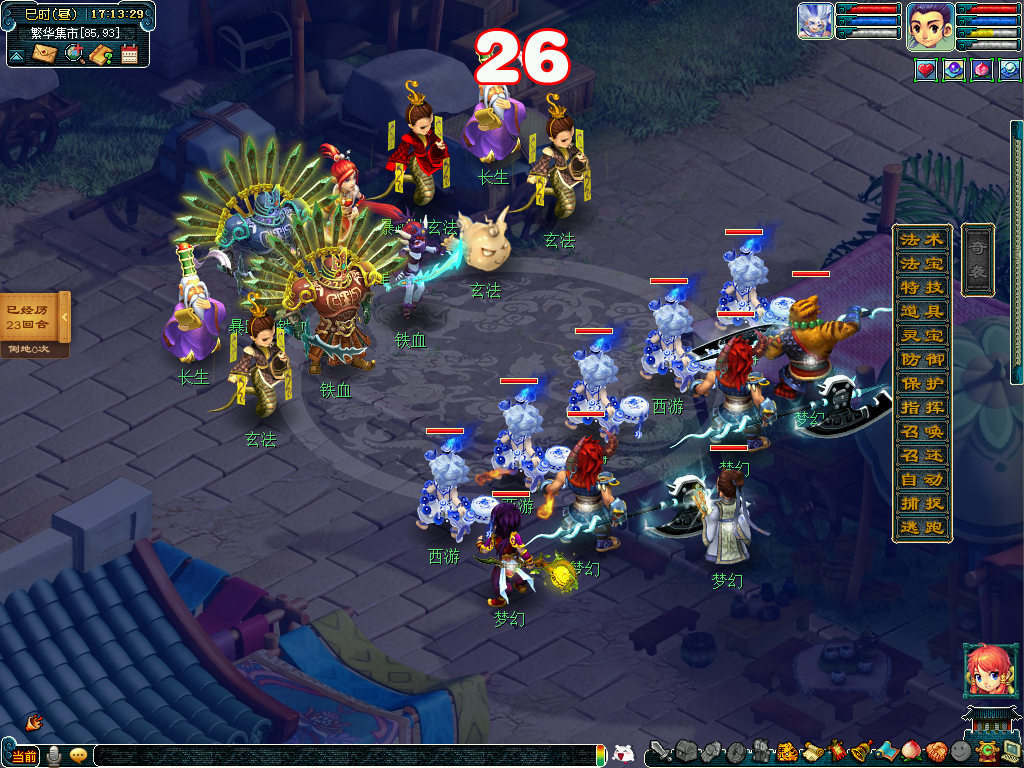This screenshot has height=768, width=1024.
Task: Open the 召唤 summon command
Action: click(x=921, y=432)
